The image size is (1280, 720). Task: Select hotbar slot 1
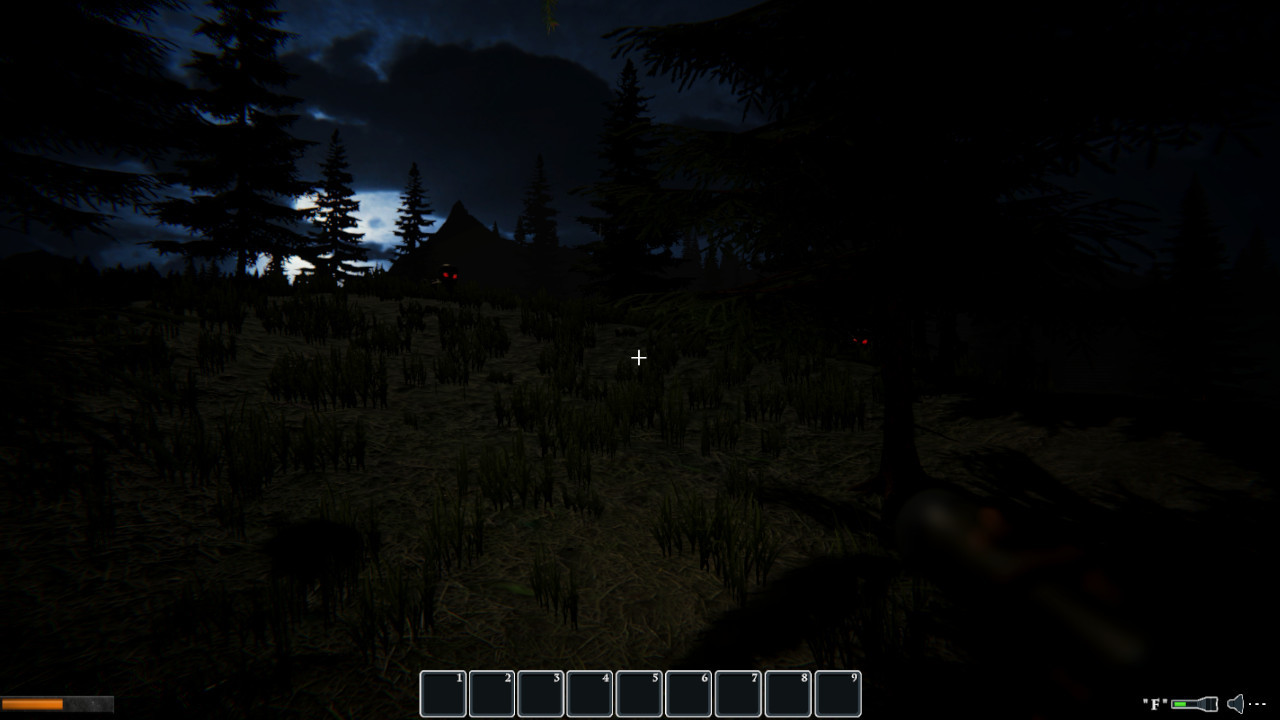pyautogui.click(x=442, y=693)
